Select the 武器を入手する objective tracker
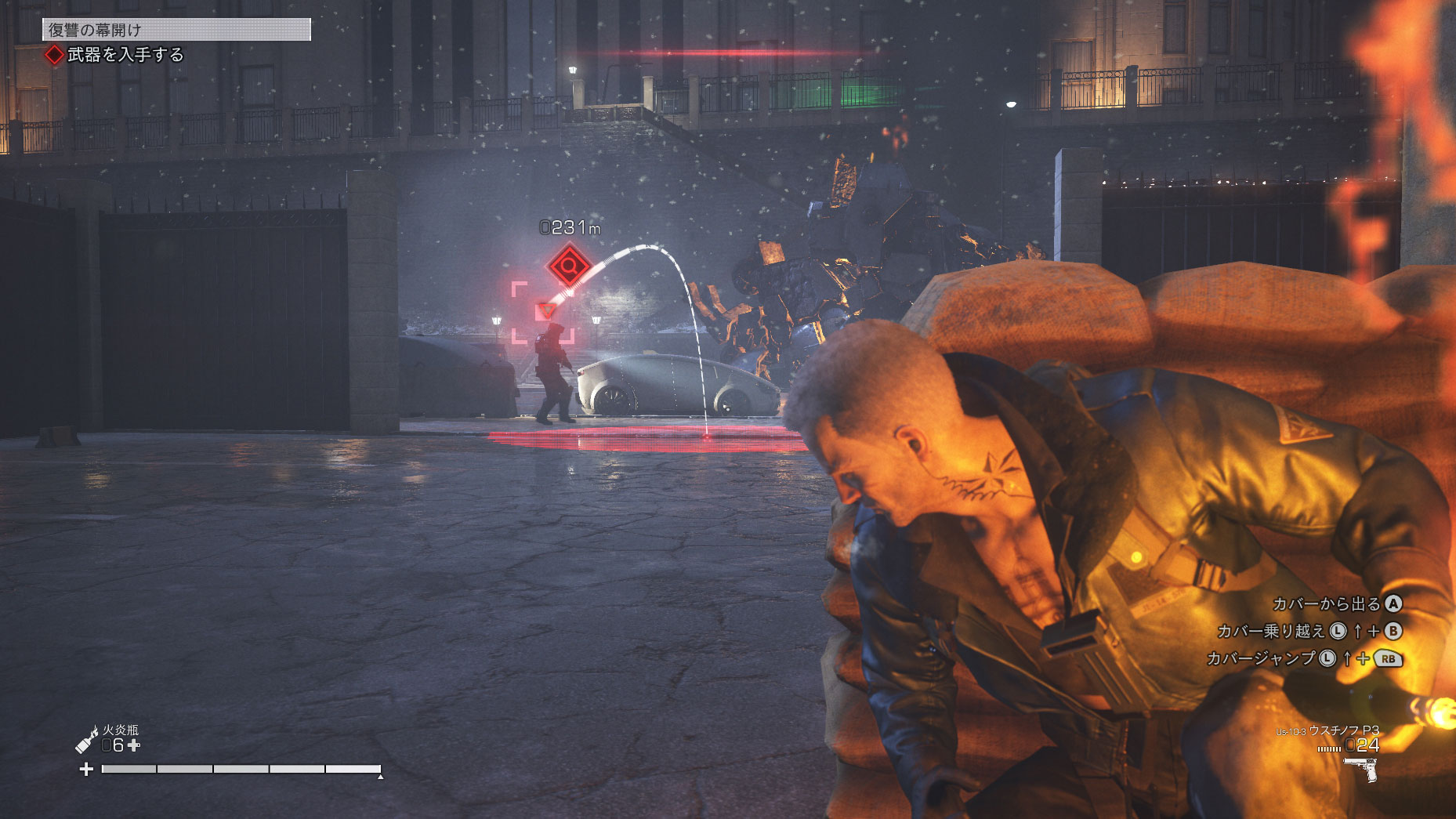The image size is (1456, 819). point(116,55)
